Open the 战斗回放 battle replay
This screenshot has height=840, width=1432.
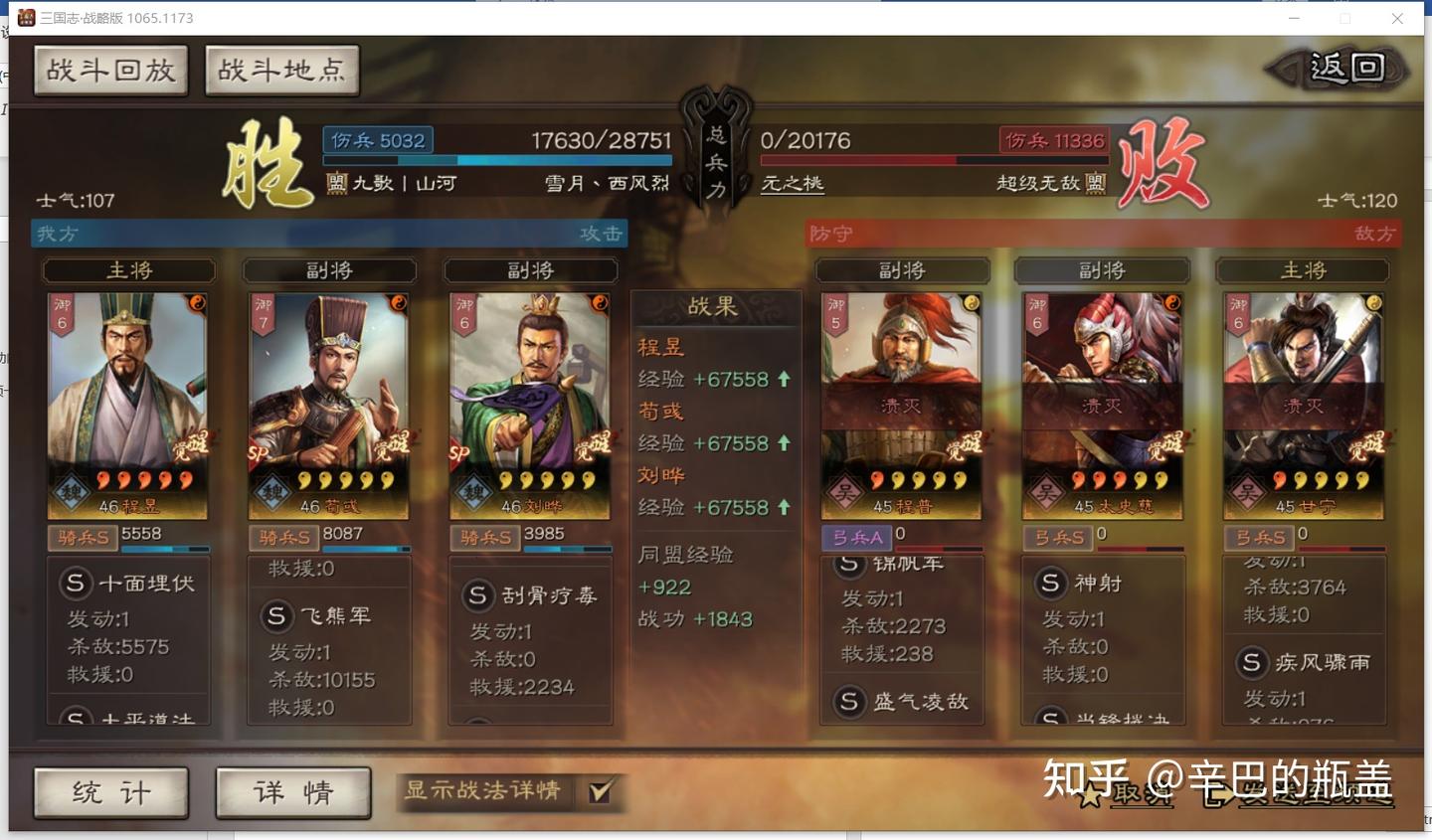110,70
